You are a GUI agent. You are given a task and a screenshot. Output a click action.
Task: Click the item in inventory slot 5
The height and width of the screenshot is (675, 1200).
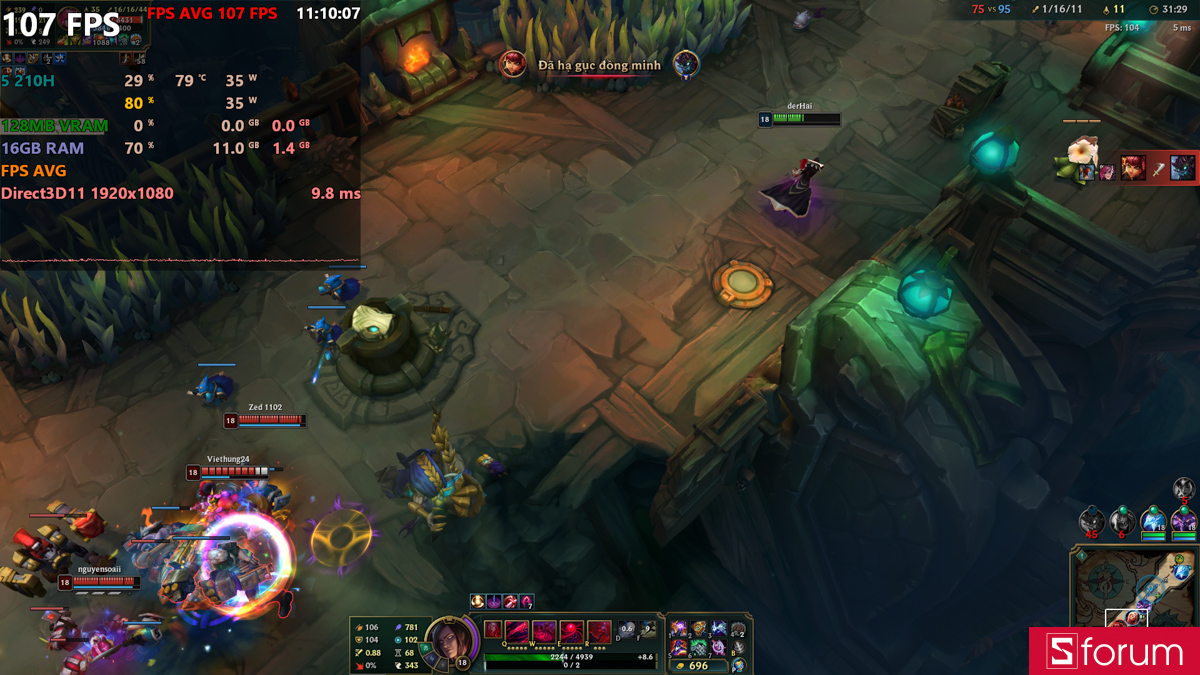(680, 647)
